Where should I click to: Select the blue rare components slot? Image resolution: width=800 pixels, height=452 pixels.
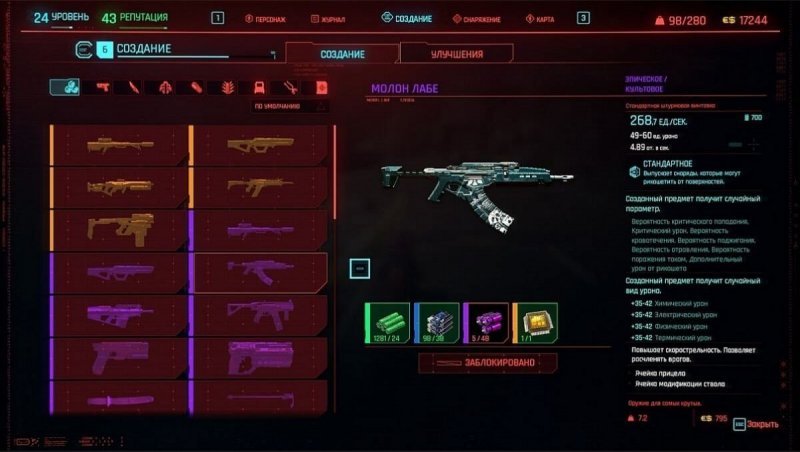click(x=436, y=323)
